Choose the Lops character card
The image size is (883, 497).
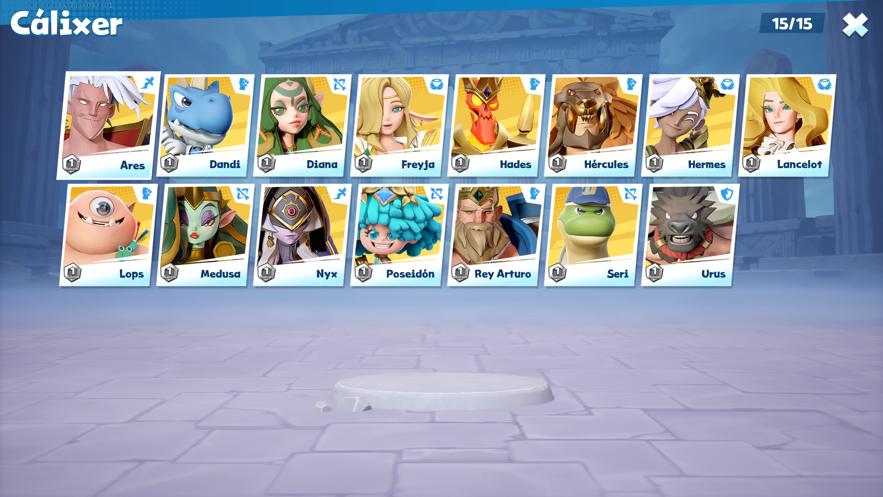pyautogui.click(x=108, y=234)
